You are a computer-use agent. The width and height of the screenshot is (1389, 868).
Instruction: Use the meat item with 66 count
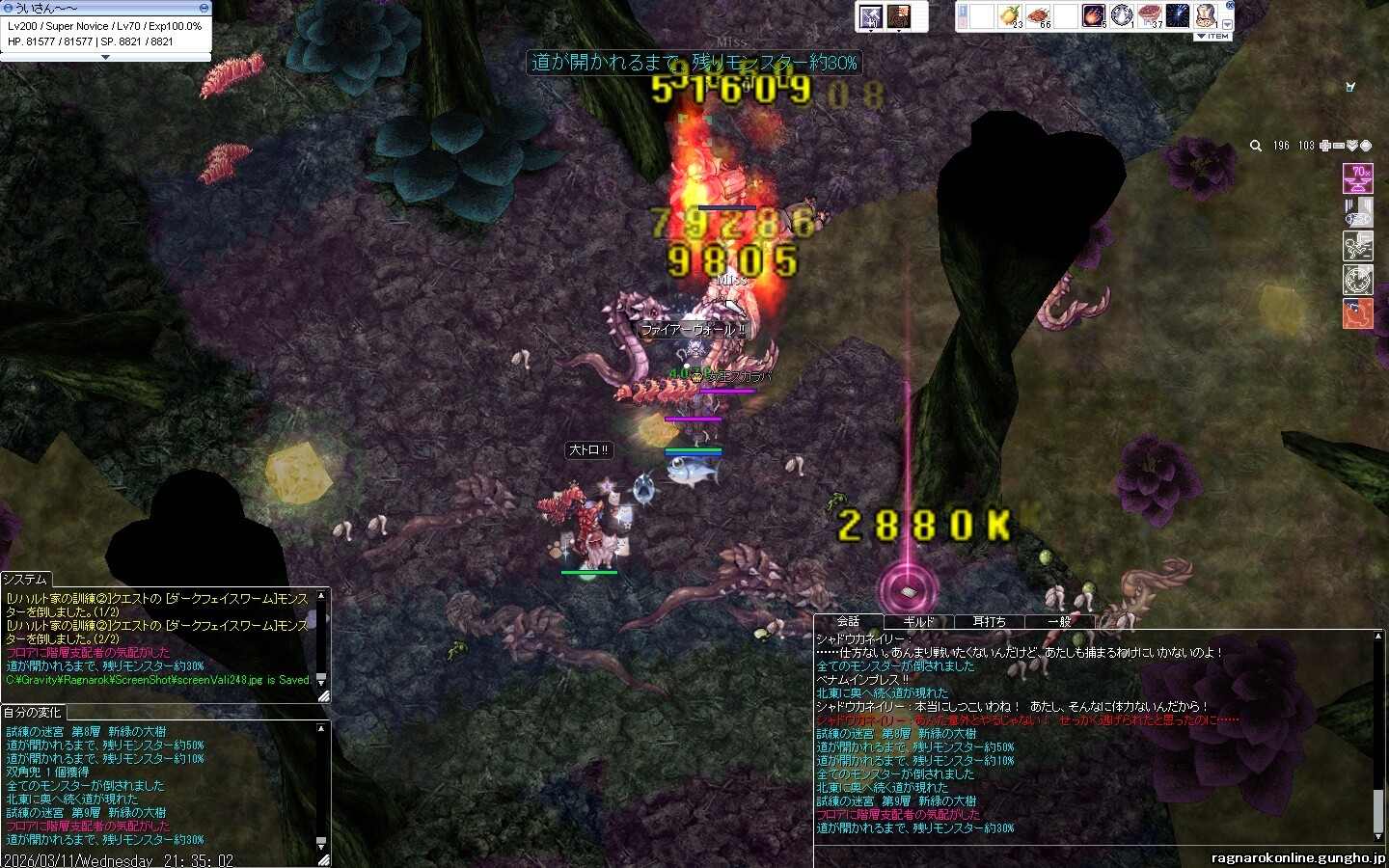1038,16
